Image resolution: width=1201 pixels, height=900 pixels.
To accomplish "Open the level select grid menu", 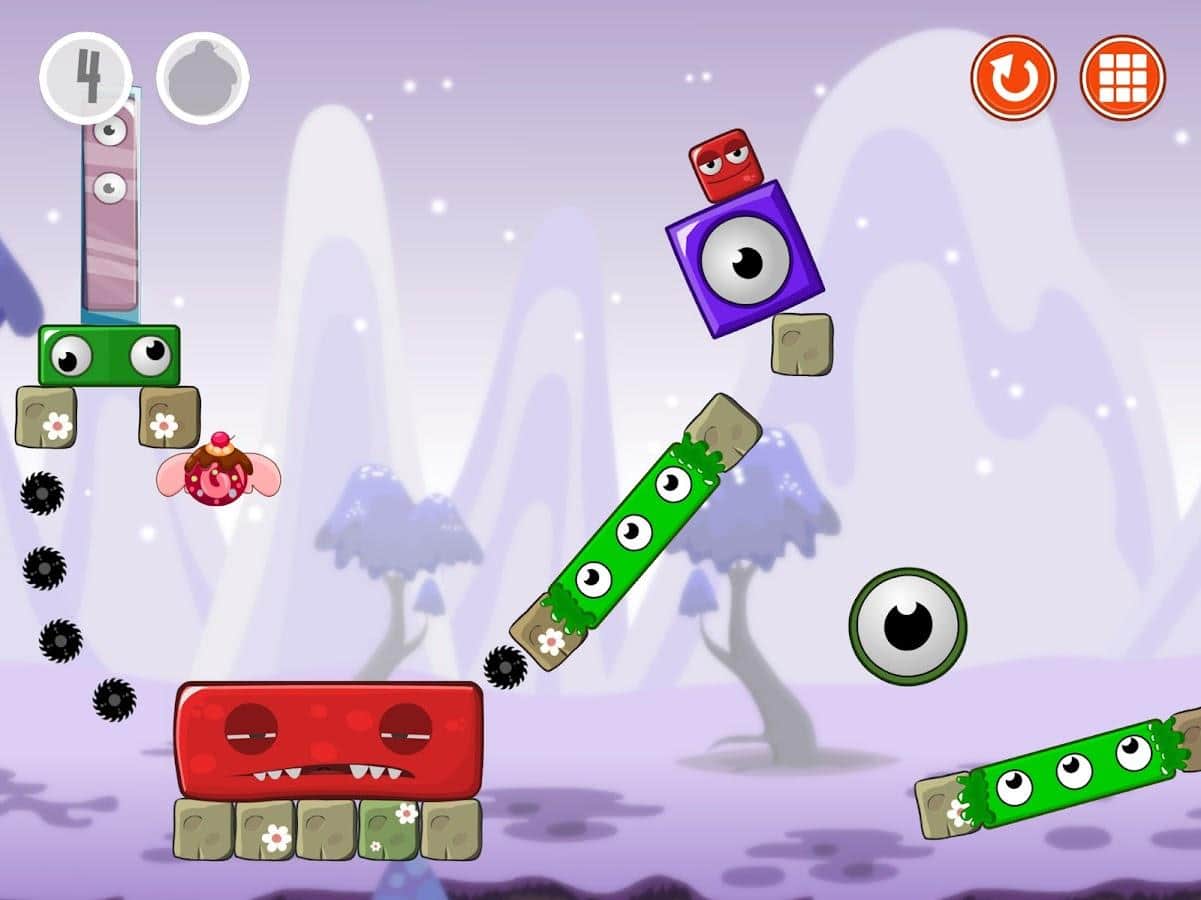I will [x=1123, y=78].
